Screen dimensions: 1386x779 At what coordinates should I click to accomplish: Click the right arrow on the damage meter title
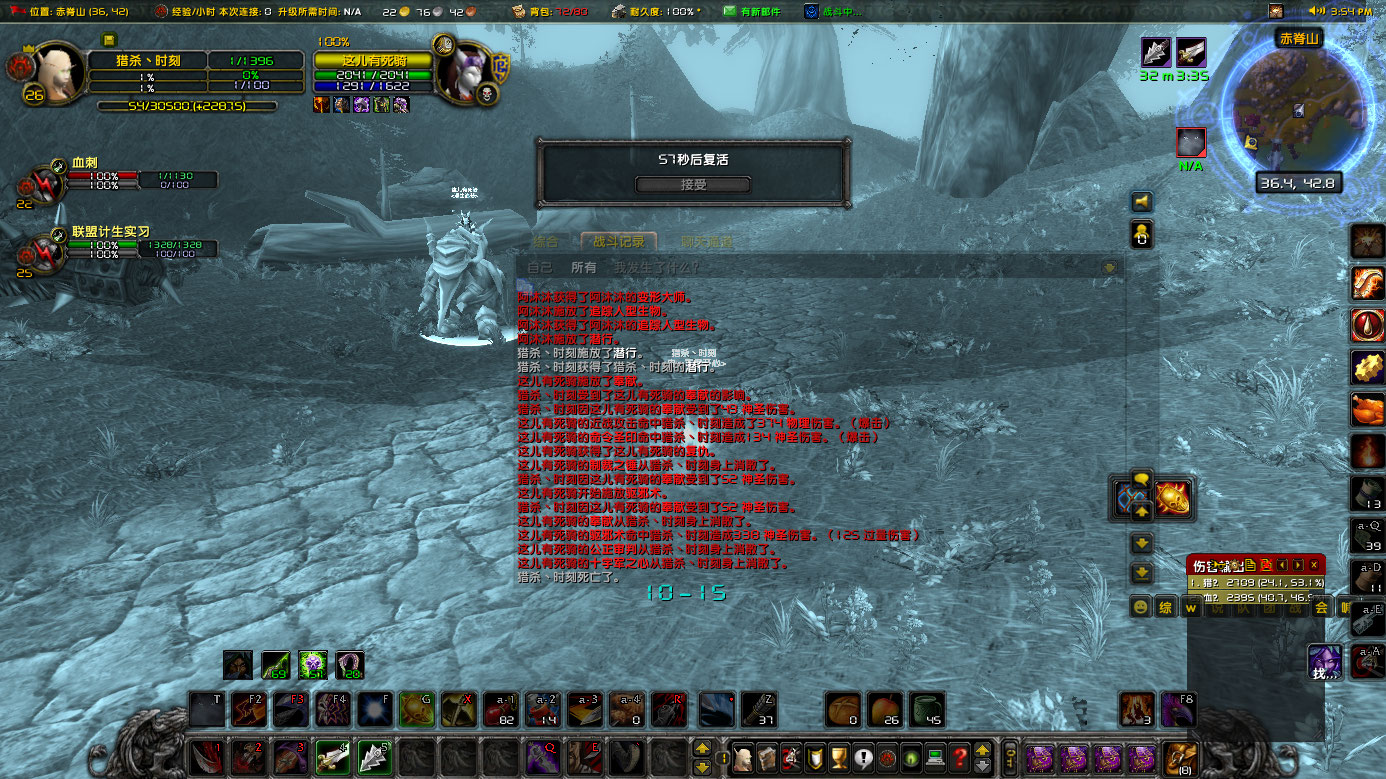1297,565
